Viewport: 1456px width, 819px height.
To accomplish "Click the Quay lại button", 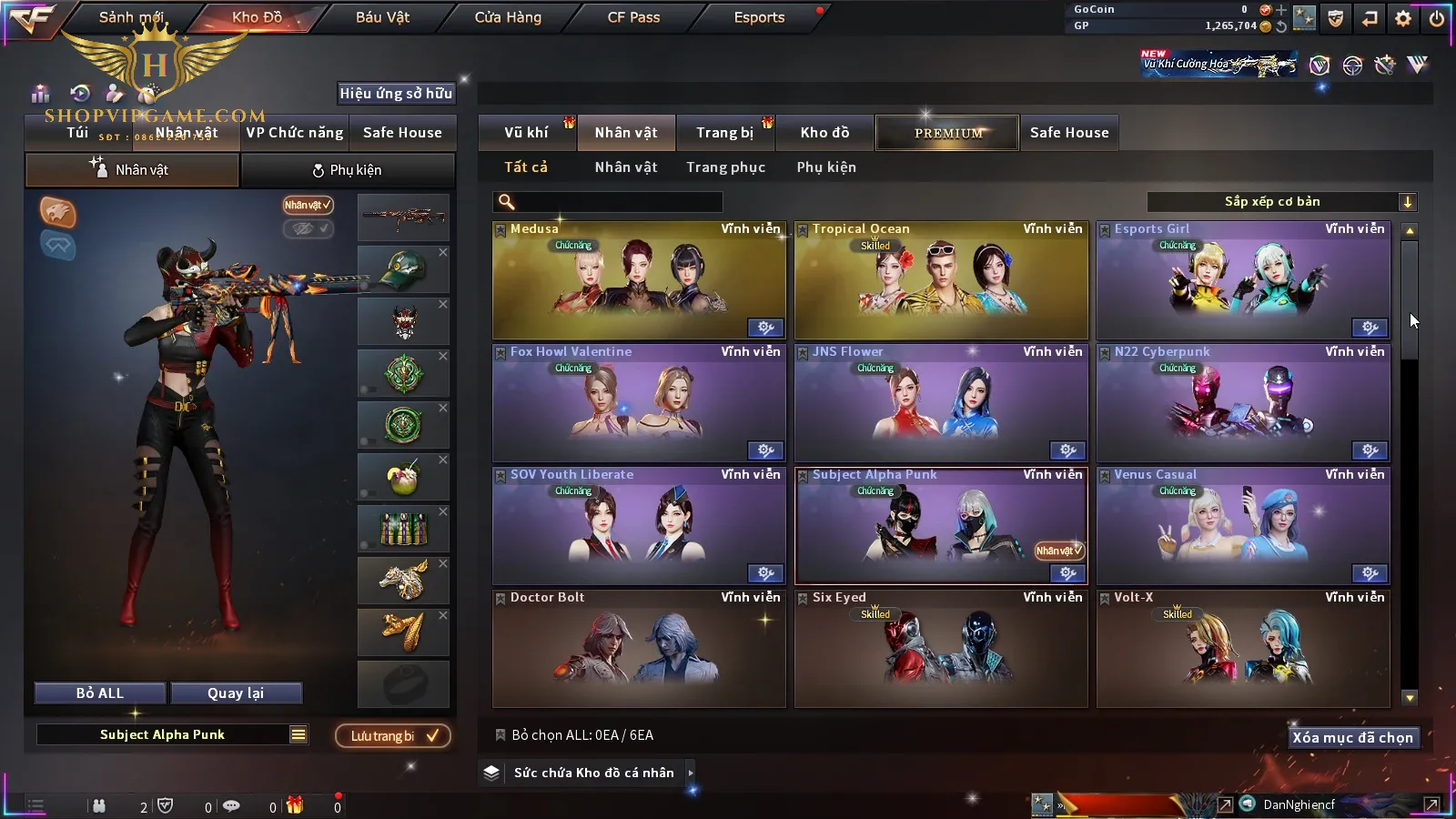I will [236, 693].
